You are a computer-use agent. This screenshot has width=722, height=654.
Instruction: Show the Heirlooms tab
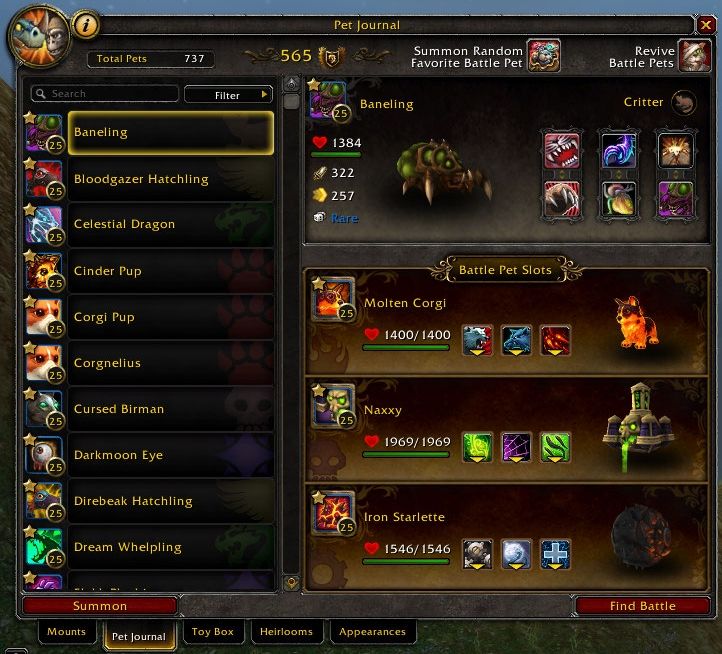pos(286,632)
